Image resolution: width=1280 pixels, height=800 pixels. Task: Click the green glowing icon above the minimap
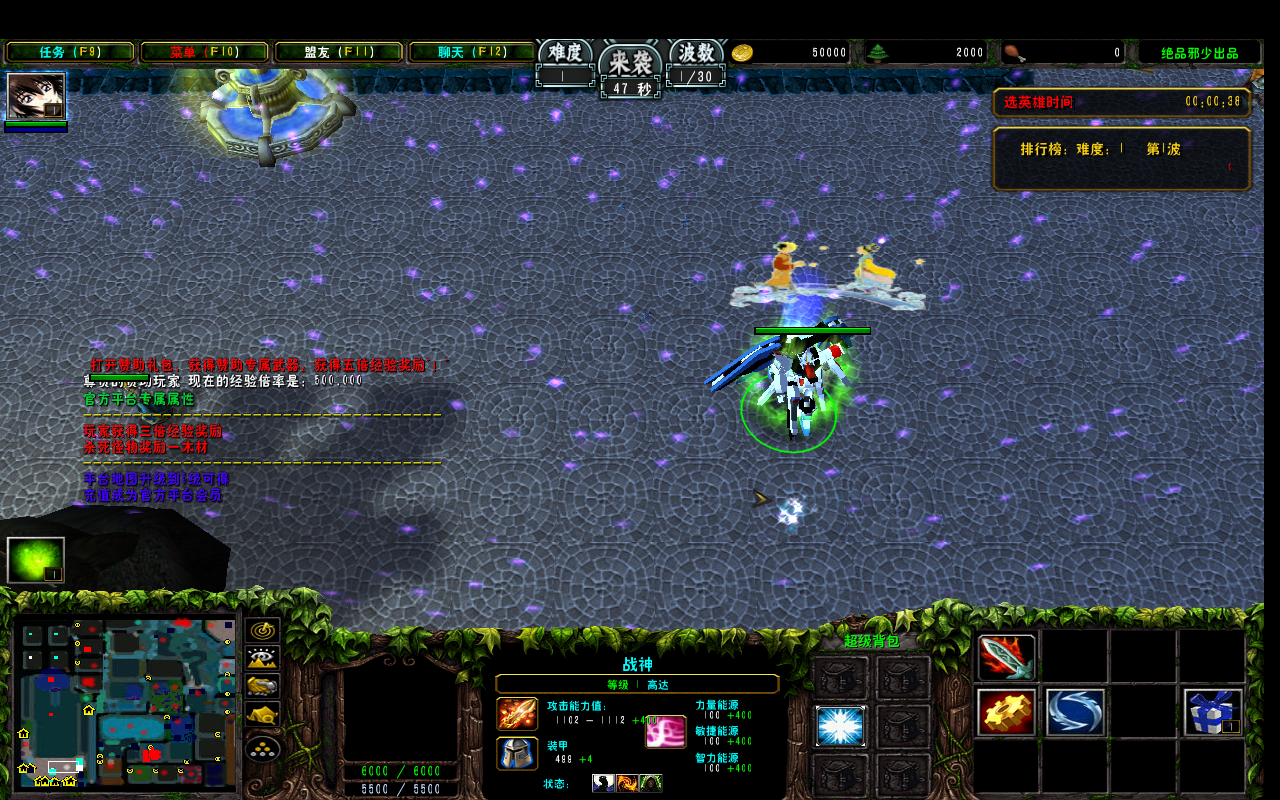coord(36,560)
